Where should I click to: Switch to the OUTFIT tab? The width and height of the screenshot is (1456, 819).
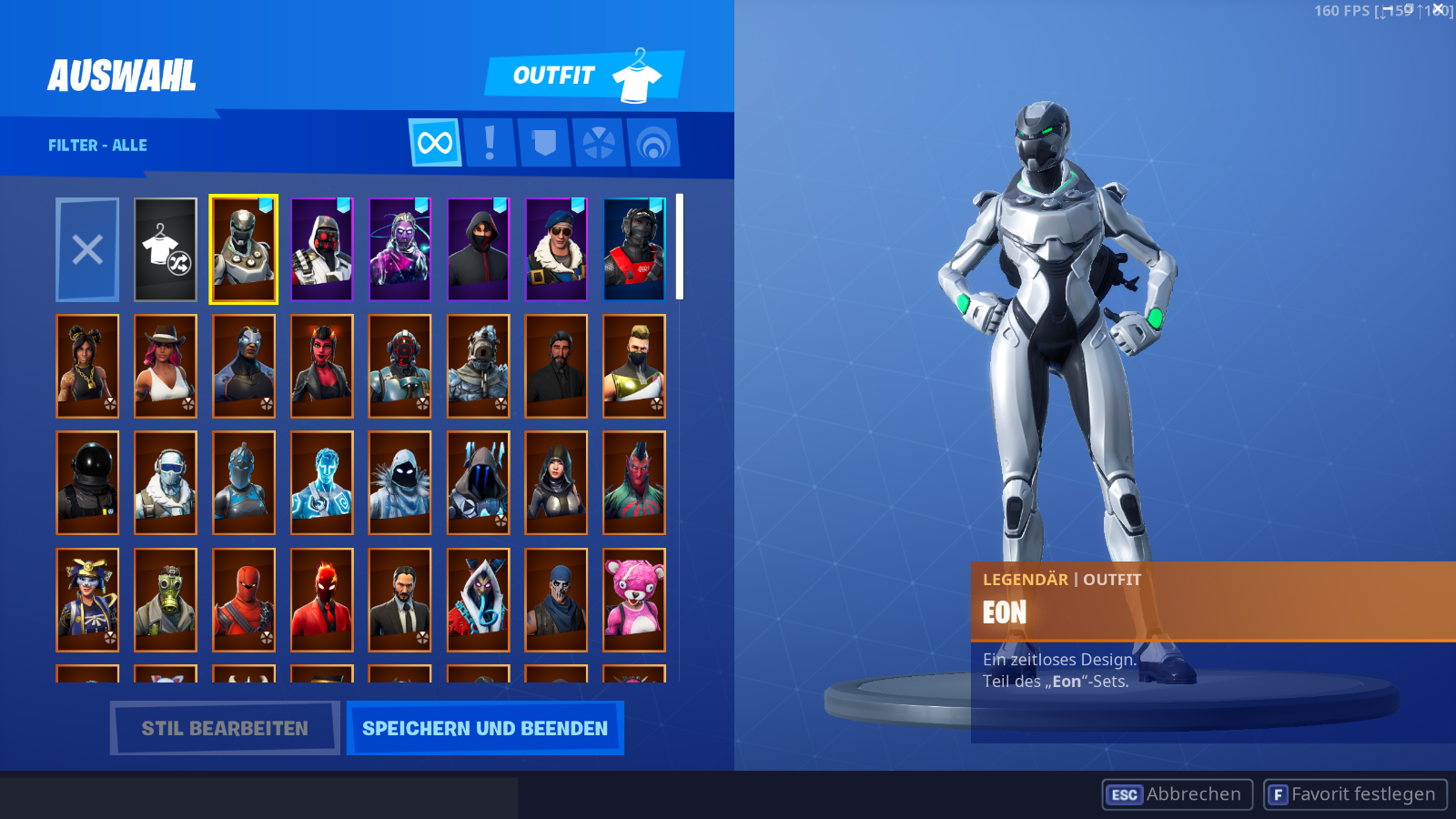(555, 76)
